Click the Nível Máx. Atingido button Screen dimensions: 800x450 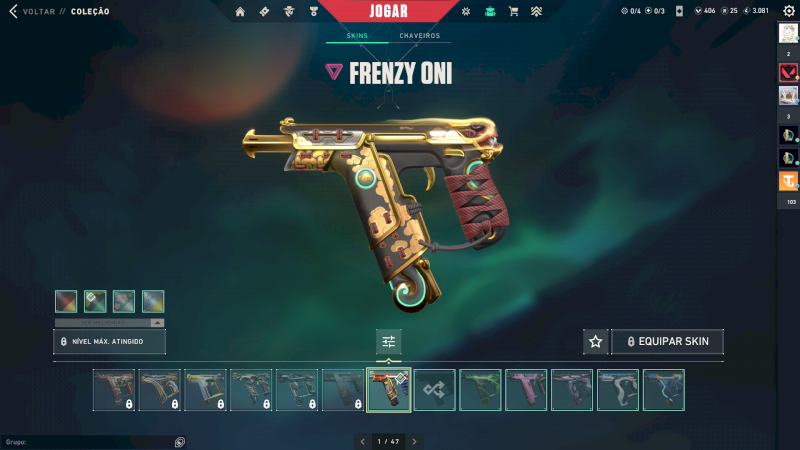(109, 342)
